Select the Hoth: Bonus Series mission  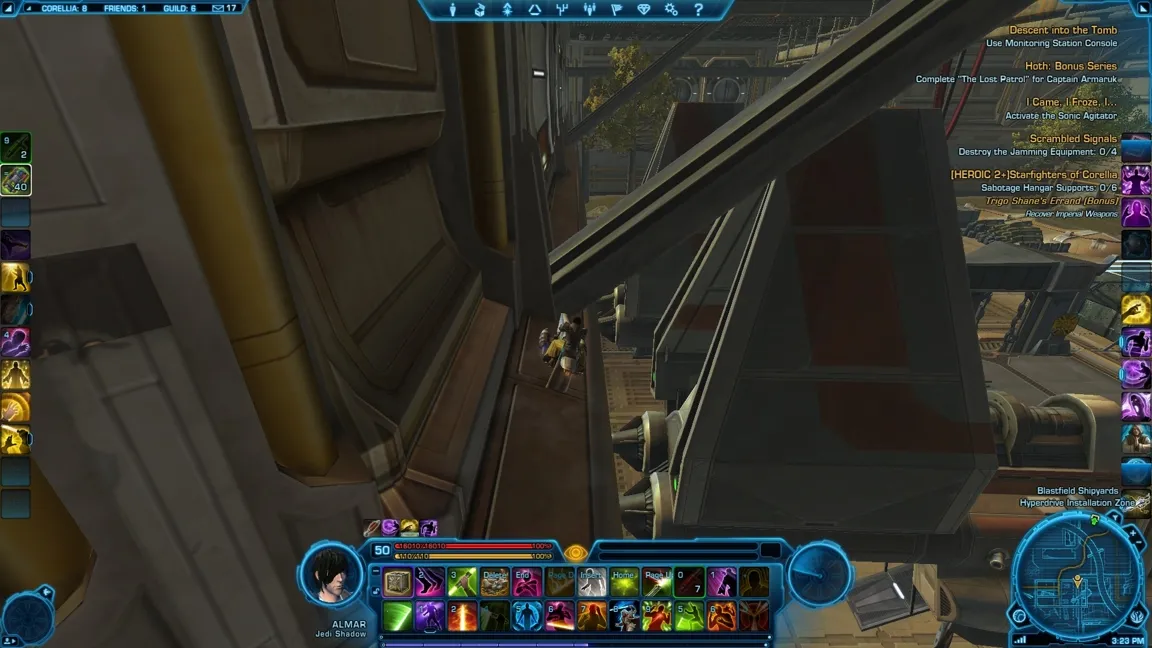1071,66
